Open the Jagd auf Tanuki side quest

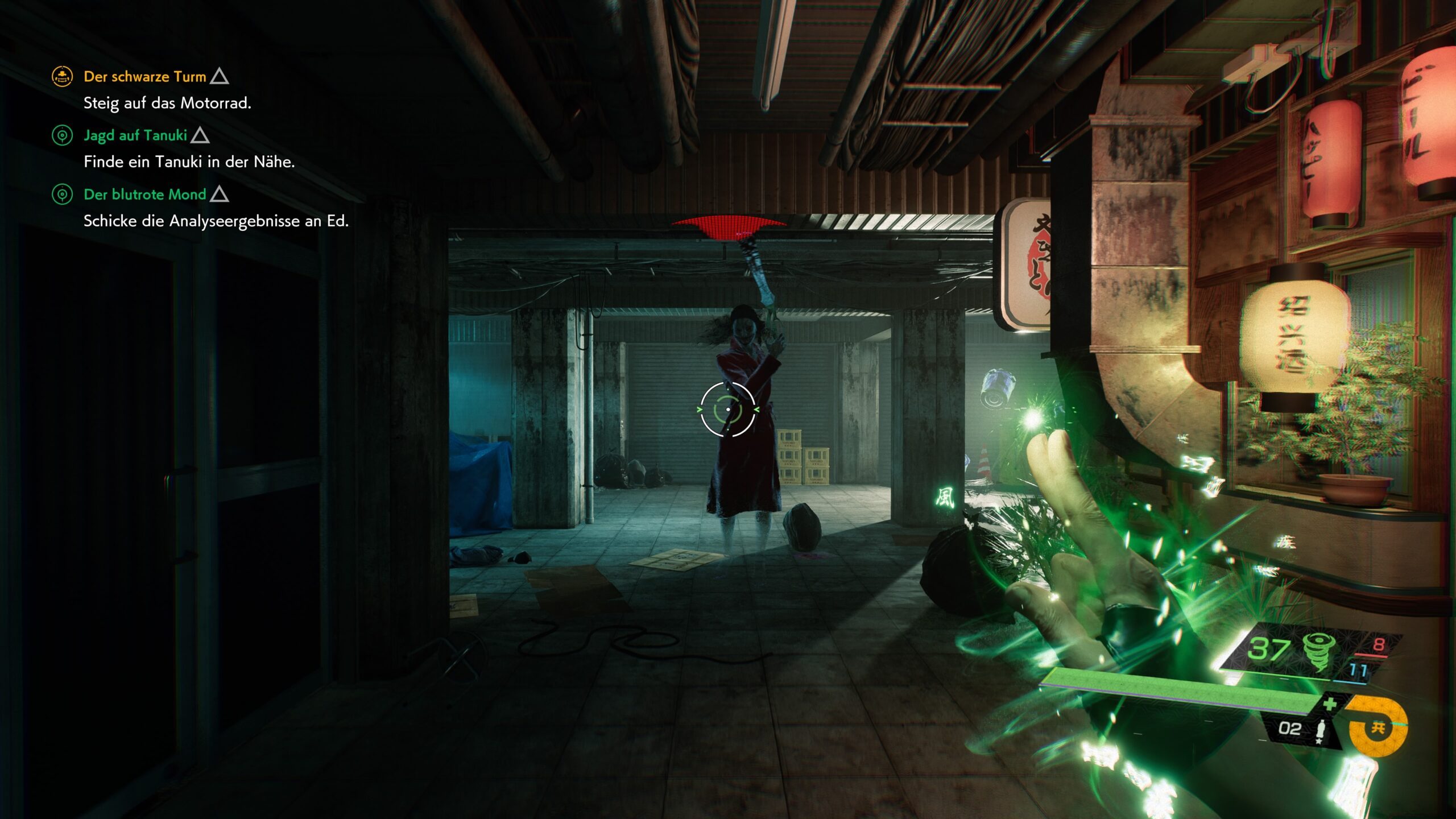(135, 135)
